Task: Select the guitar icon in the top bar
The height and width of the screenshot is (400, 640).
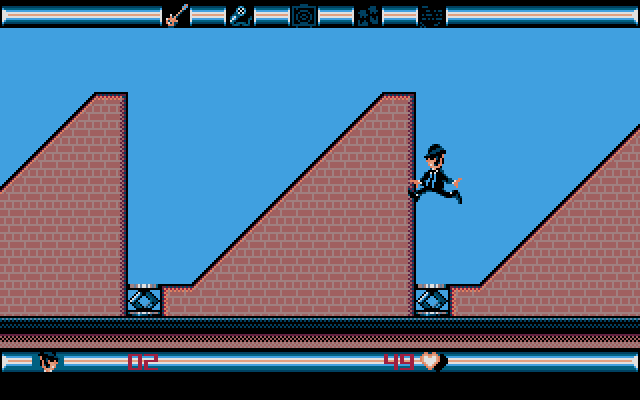Action: click(176, 15)
